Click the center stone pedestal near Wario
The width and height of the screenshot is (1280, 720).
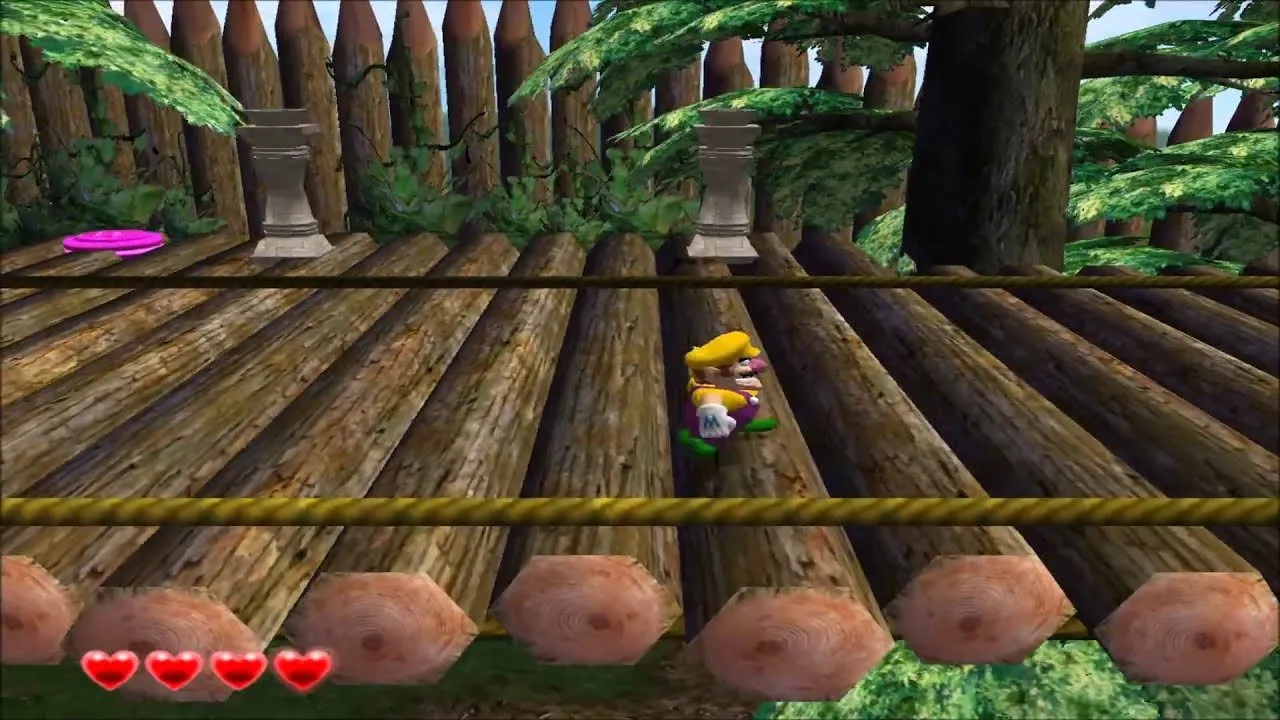(723, 185)
